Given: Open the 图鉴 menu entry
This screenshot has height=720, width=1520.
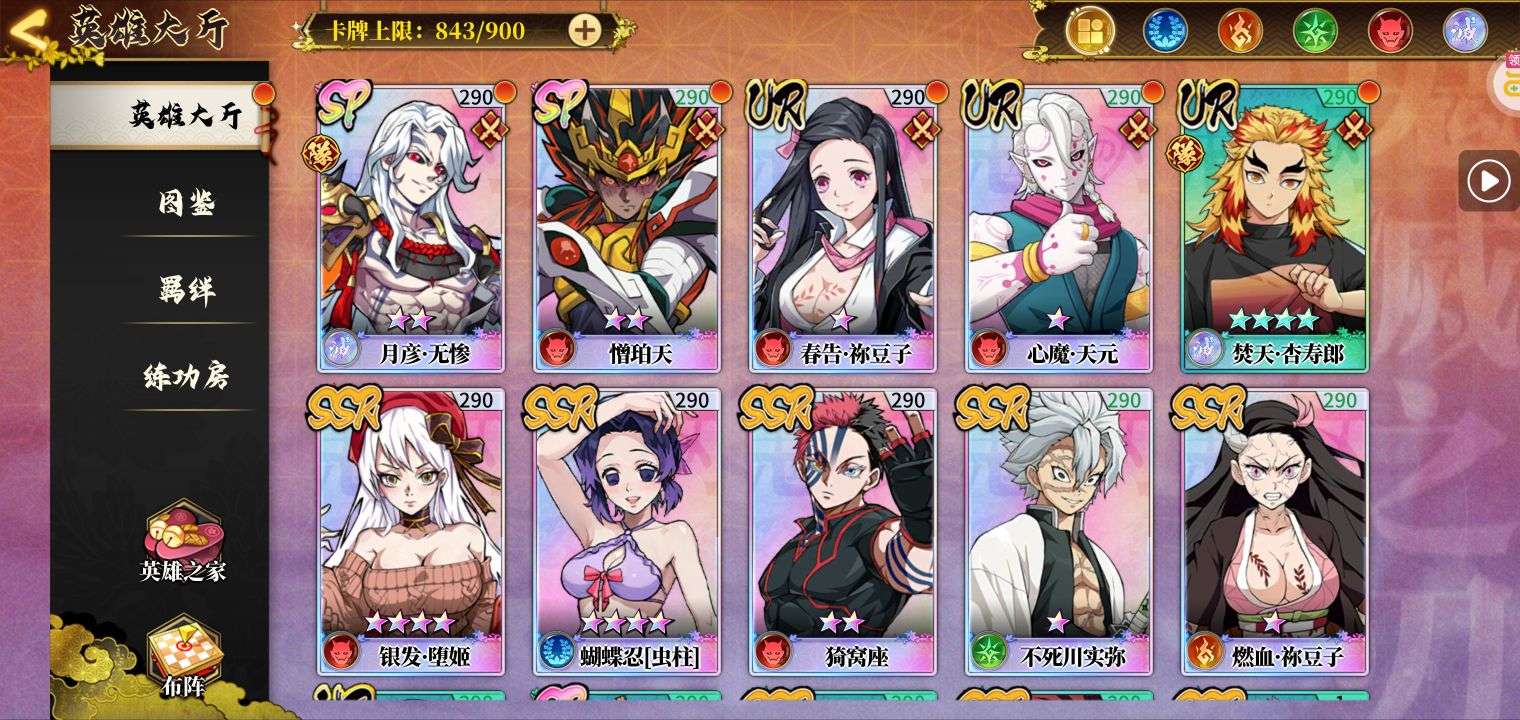Looking at the screenshot, I should click(186, 203).
